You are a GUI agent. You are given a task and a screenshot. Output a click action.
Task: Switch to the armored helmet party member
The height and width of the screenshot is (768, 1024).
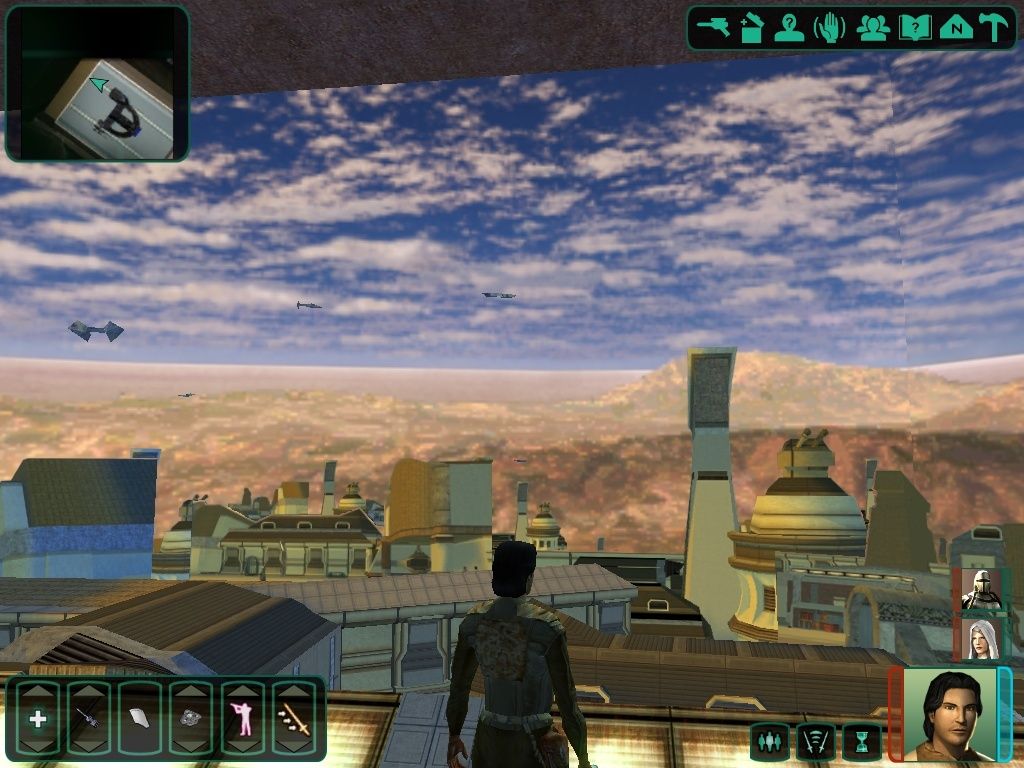pyautogui.click(x=980, y=590)
